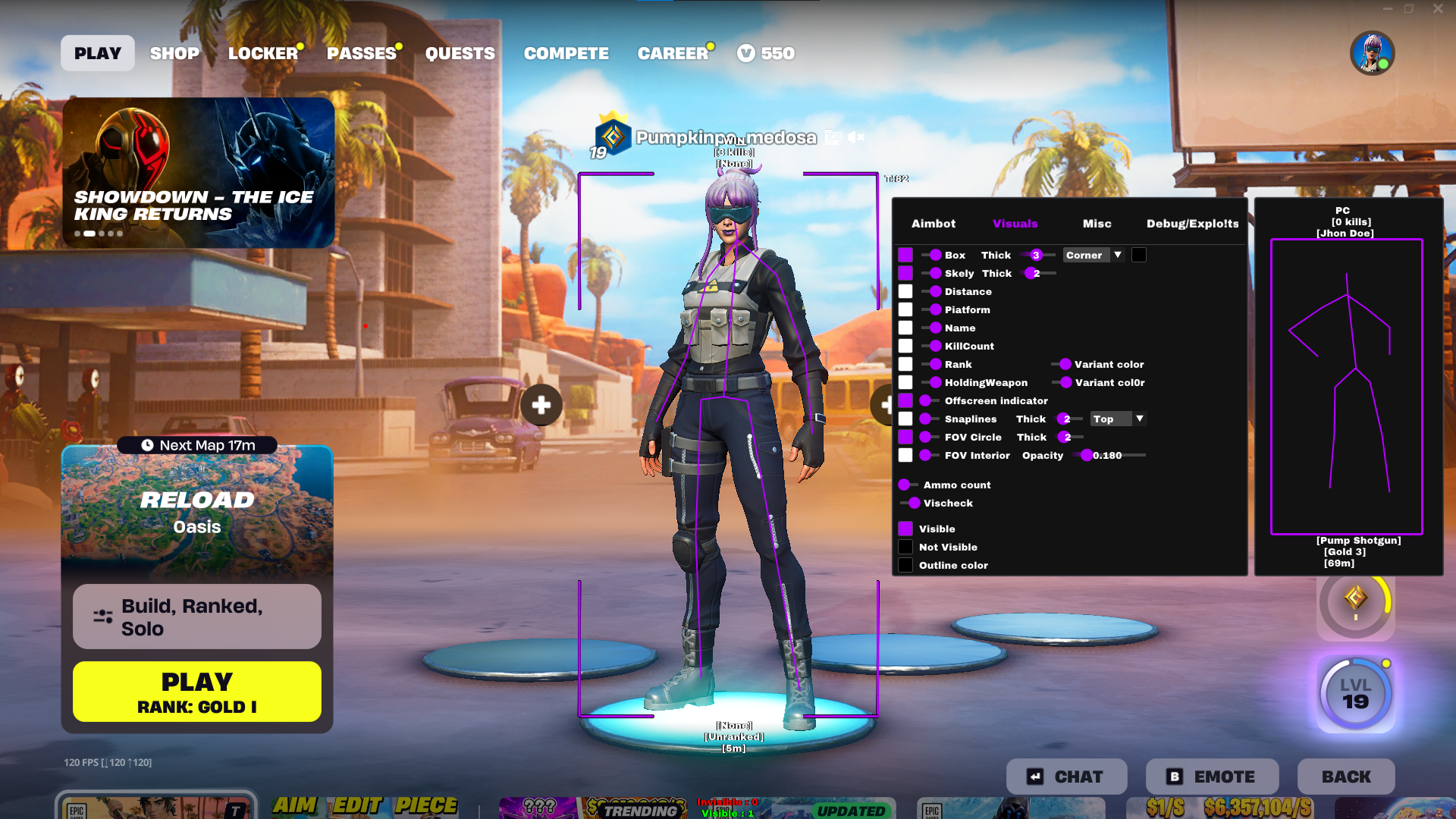This screenshot has height=819, width=1456.
Task: Click the V-Bucks currency icon
Action: (746, 53)
